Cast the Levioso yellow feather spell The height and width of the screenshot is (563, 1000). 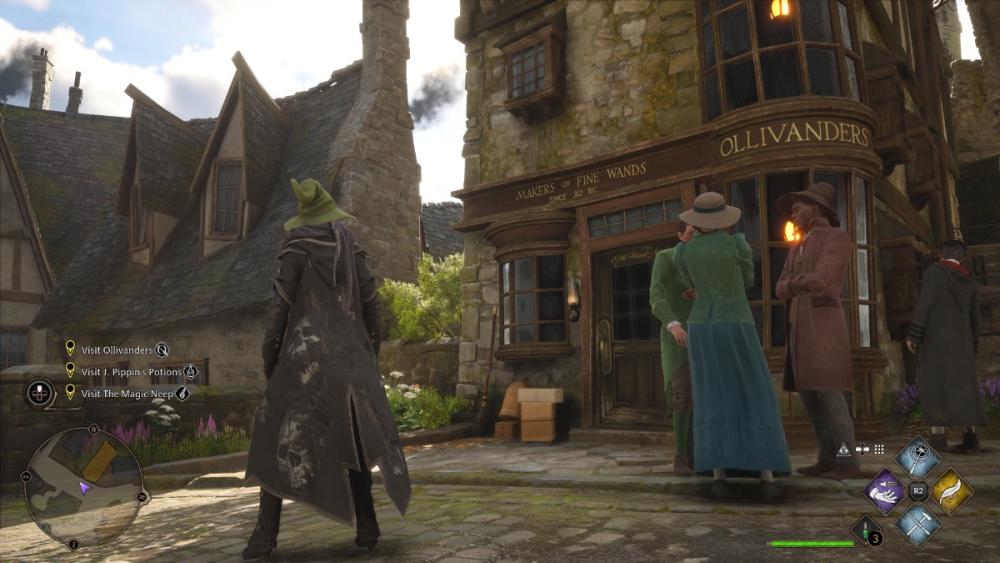[951, 491]
